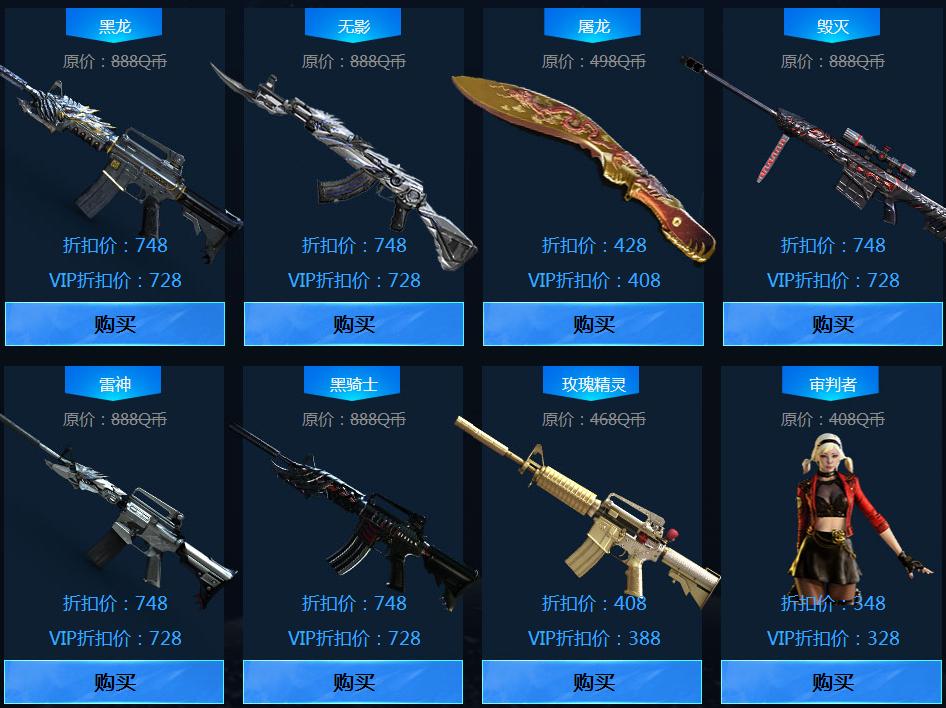Purchase the 雷神 rifle
Screen dimensions: 946x708
[114, 682]
